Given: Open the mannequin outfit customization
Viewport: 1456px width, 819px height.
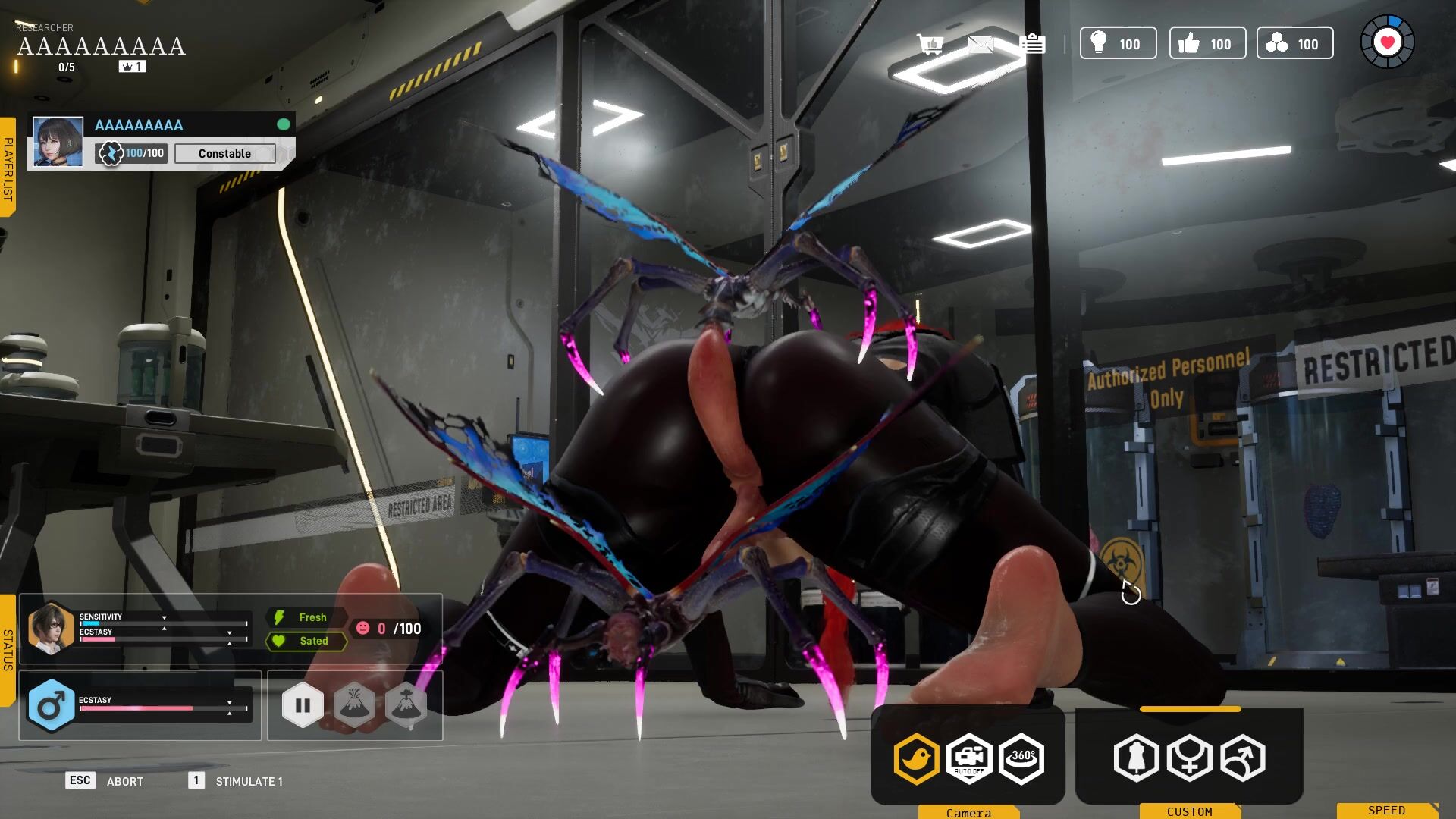Looking at the screenshot, I should (x=1136, y=758).
